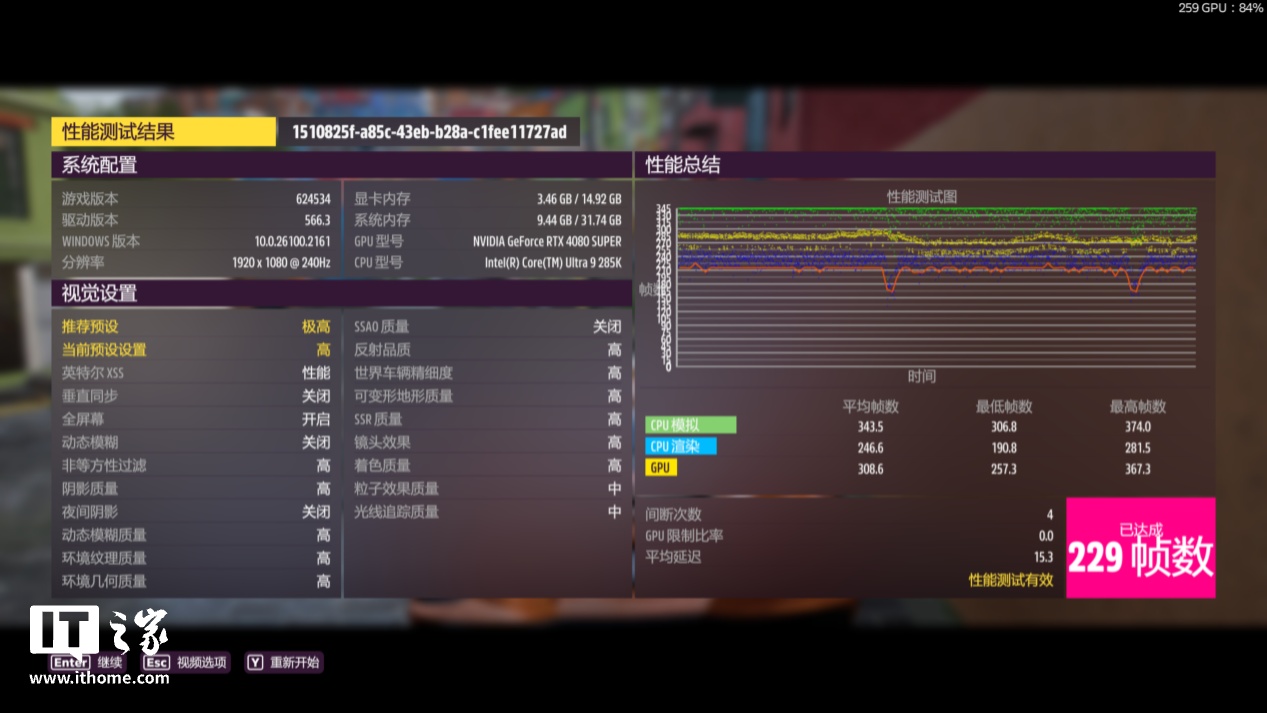1267x713 pixels.
Task: Open 视频选项 video options
Action: (x=185, y=662)
